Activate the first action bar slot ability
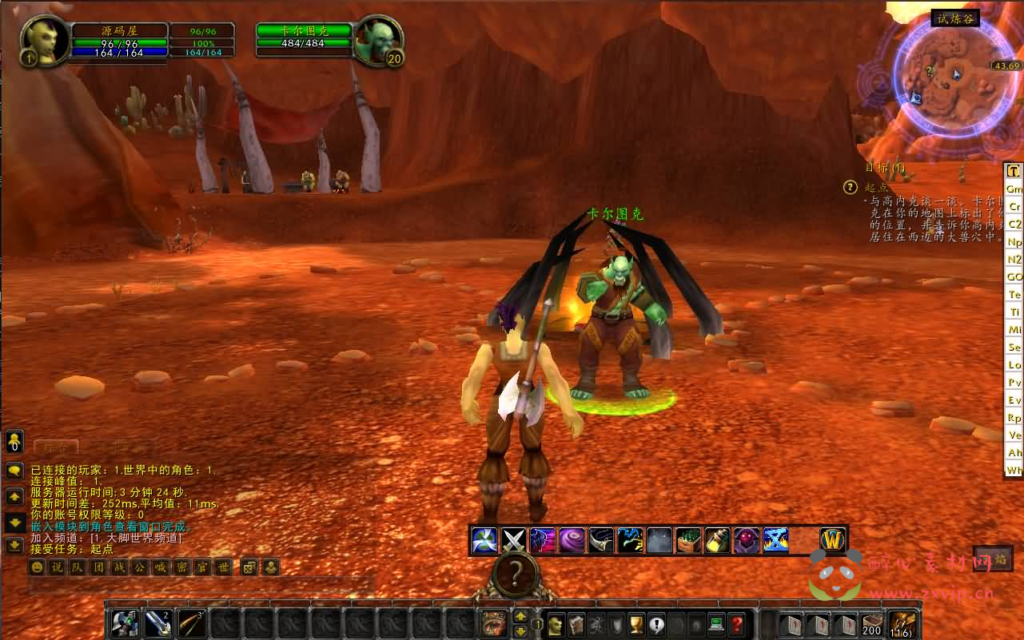1024x640 pixels. pos(125,624)
